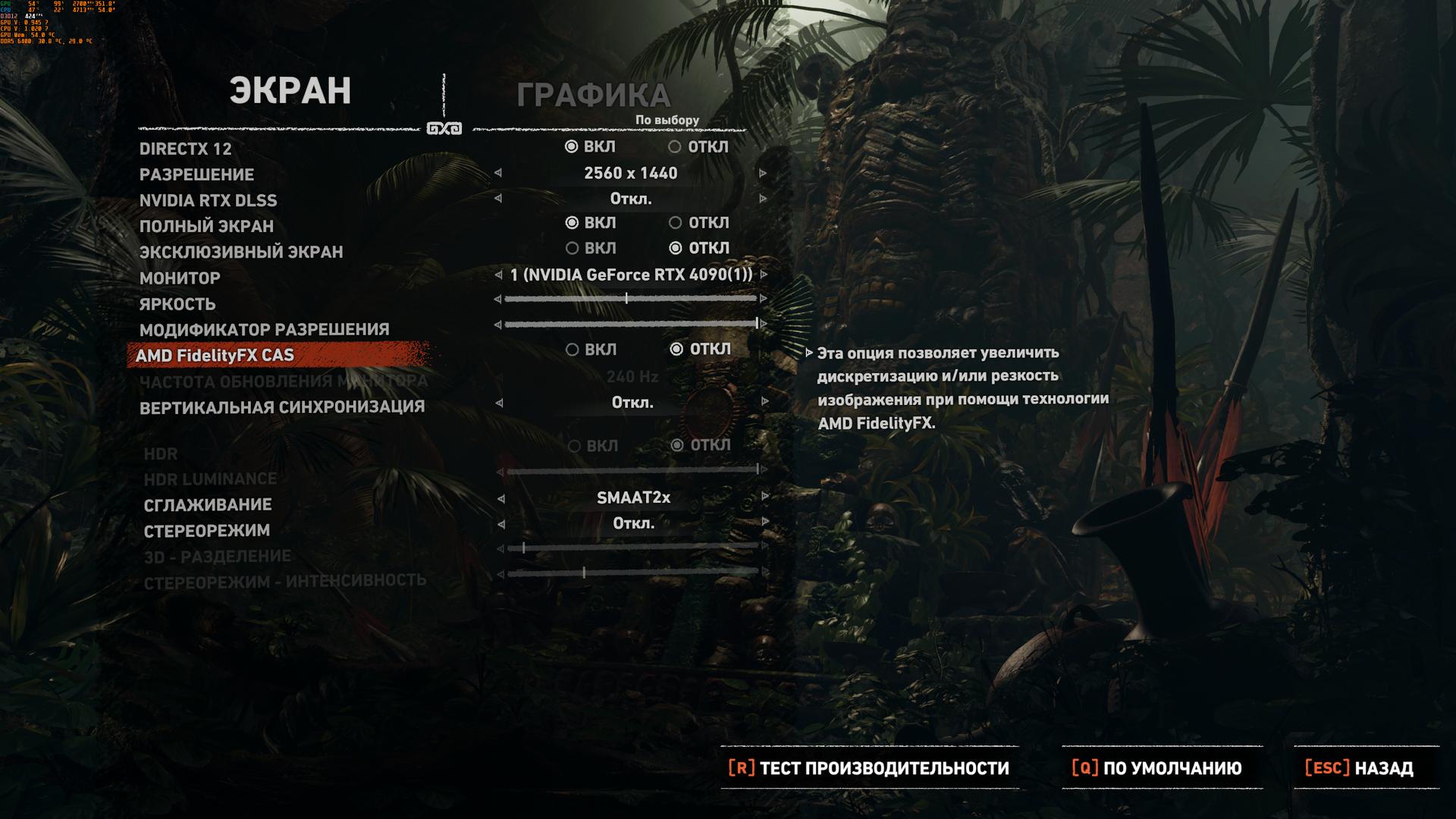The height and width of the screenshot is (819, 1456).
Task: Step NVIDIA RTX DLSS to the previous option
Action: pyautogui.click(x=498, y=199)
